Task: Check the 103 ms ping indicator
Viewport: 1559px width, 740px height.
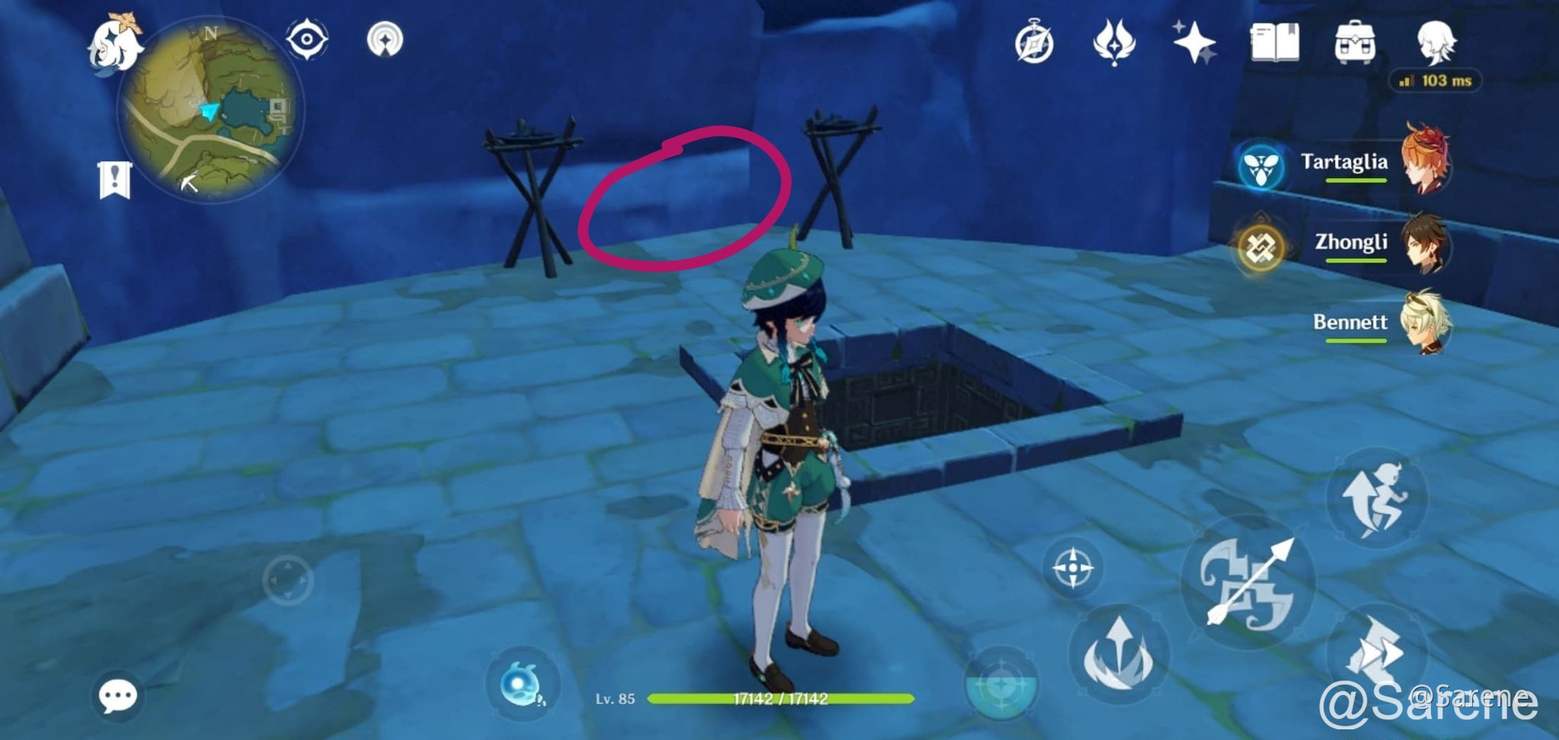Action: pyautogui.click(x=1436, y=82)
